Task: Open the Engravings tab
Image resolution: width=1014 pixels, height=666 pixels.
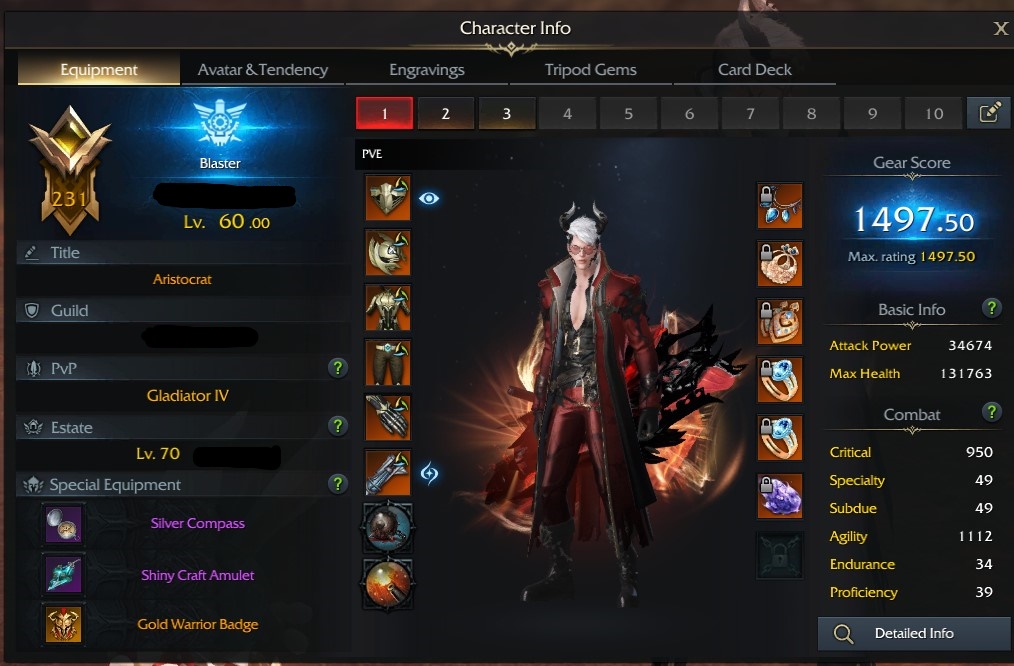Action: point(426,70)
